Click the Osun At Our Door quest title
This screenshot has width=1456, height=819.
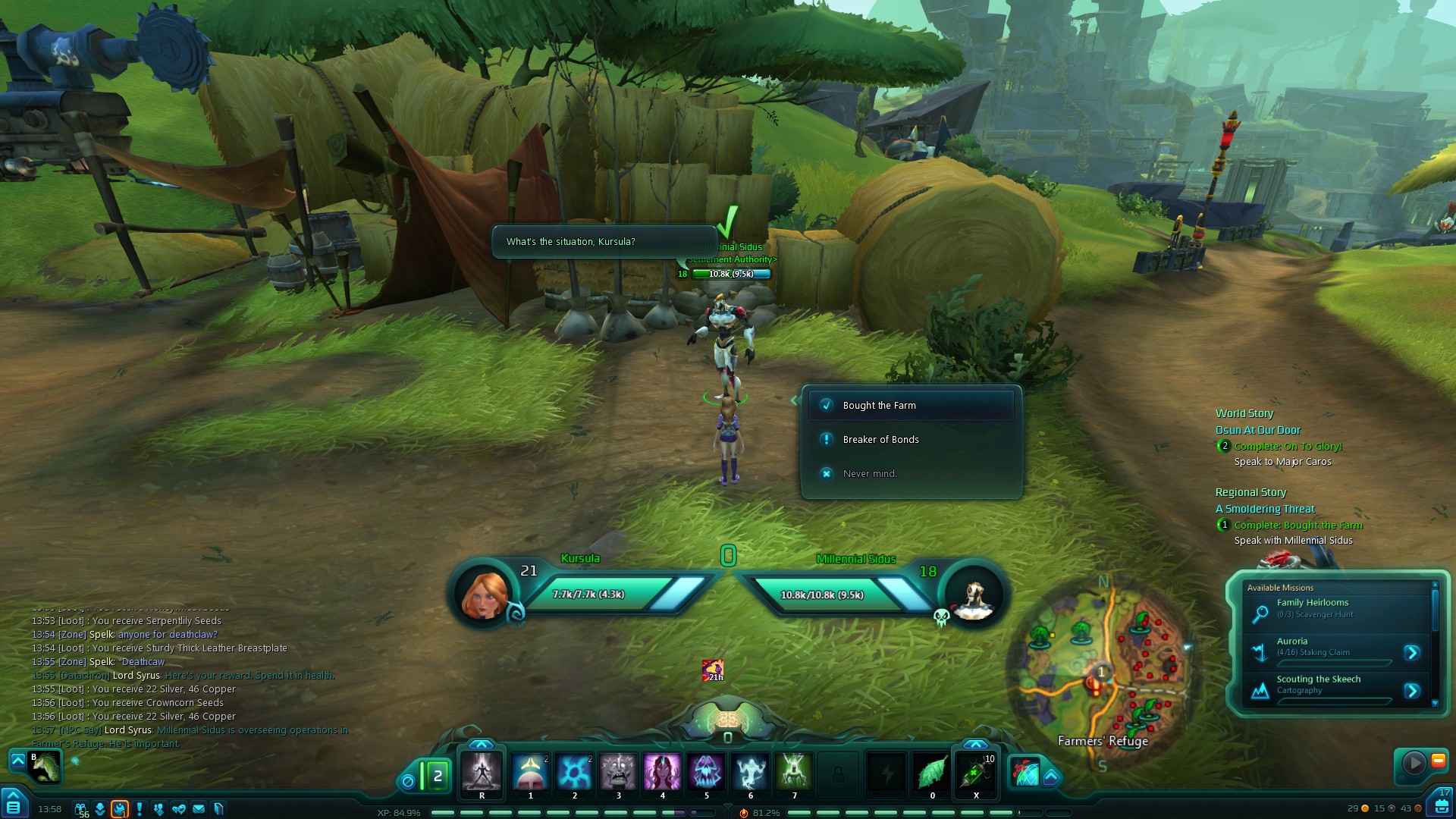click(1257, 430)
